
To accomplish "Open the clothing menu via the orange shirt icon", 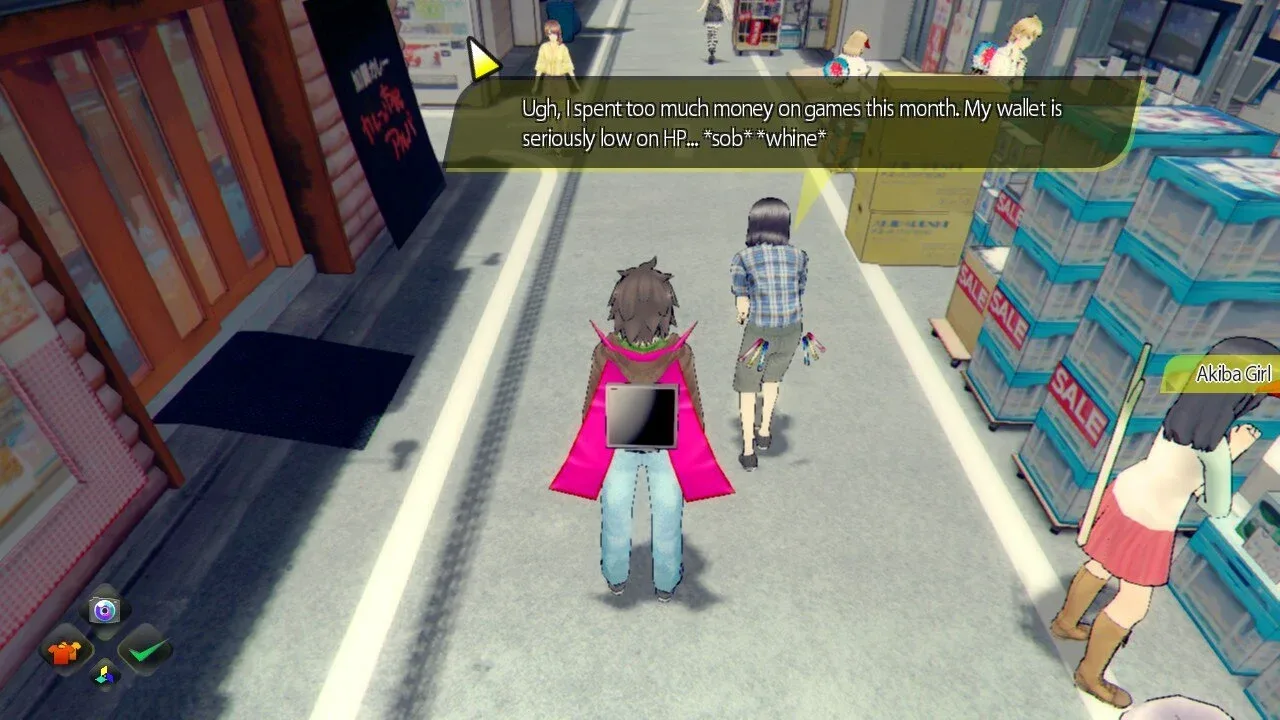I will click(62, 652).
